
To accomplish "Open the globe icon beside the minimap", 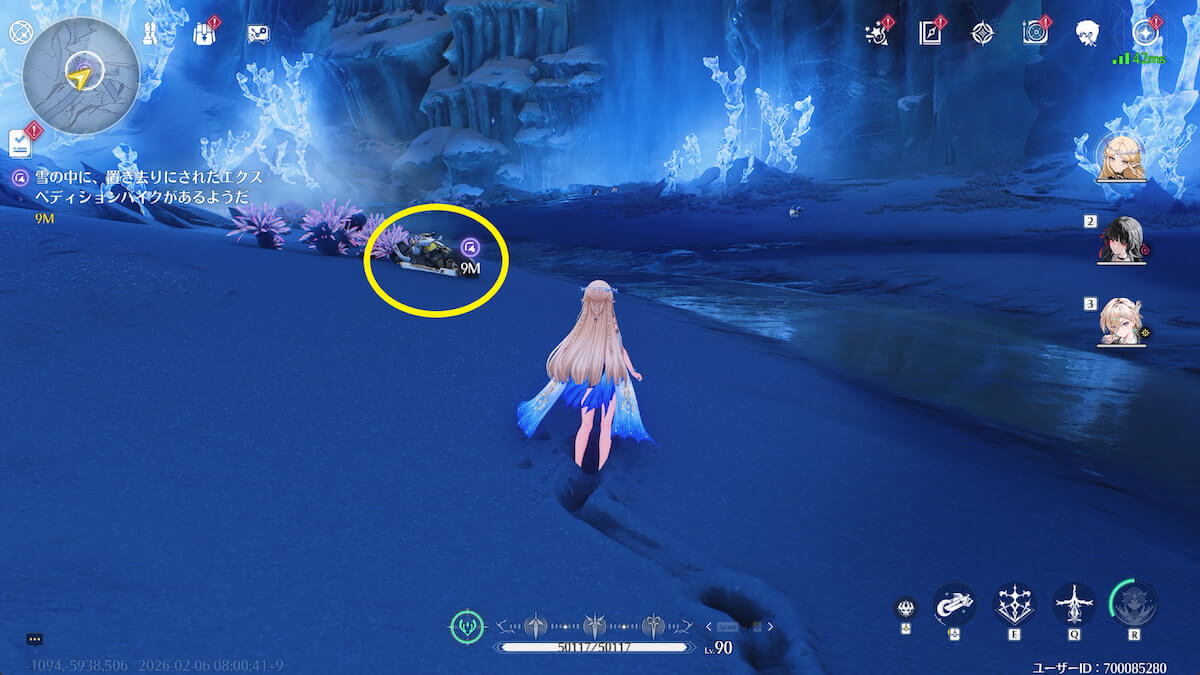I will pos(20,32).
